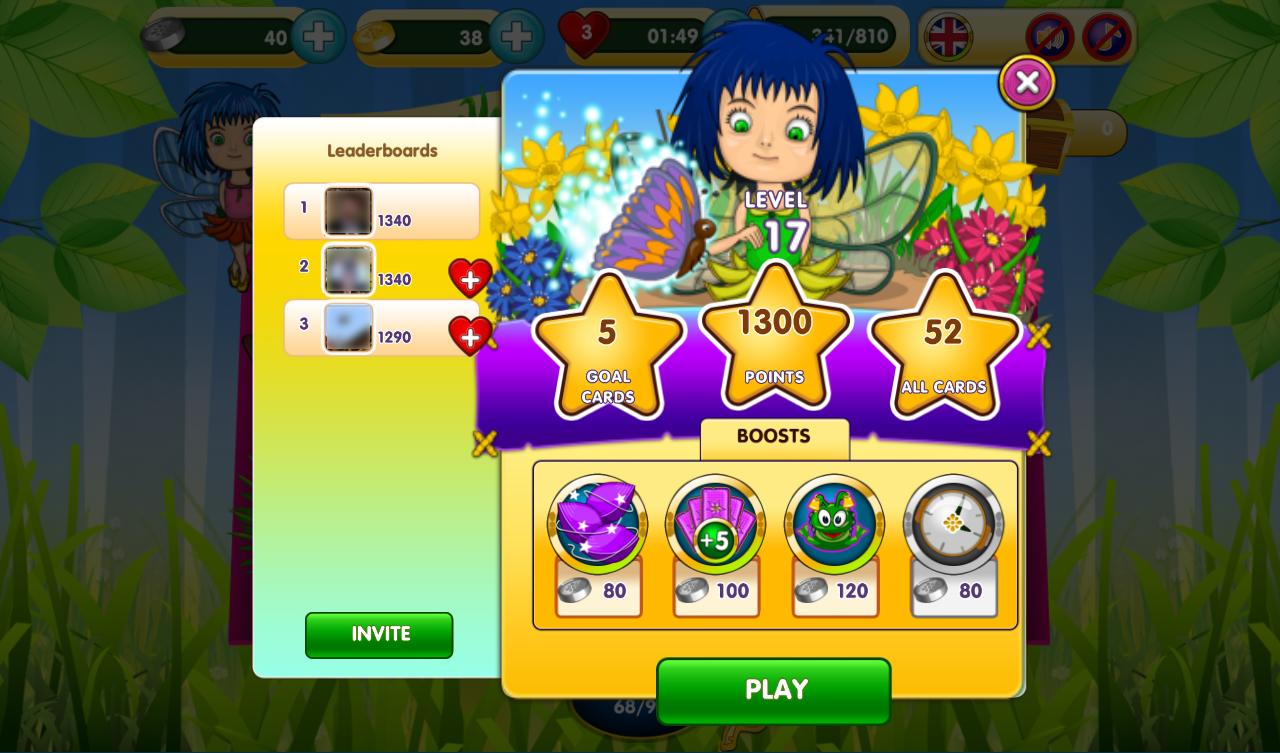This screenshot has height=753, width=1280.
Task: Open rank 1 player's avatar
Action: pos(348,210)
